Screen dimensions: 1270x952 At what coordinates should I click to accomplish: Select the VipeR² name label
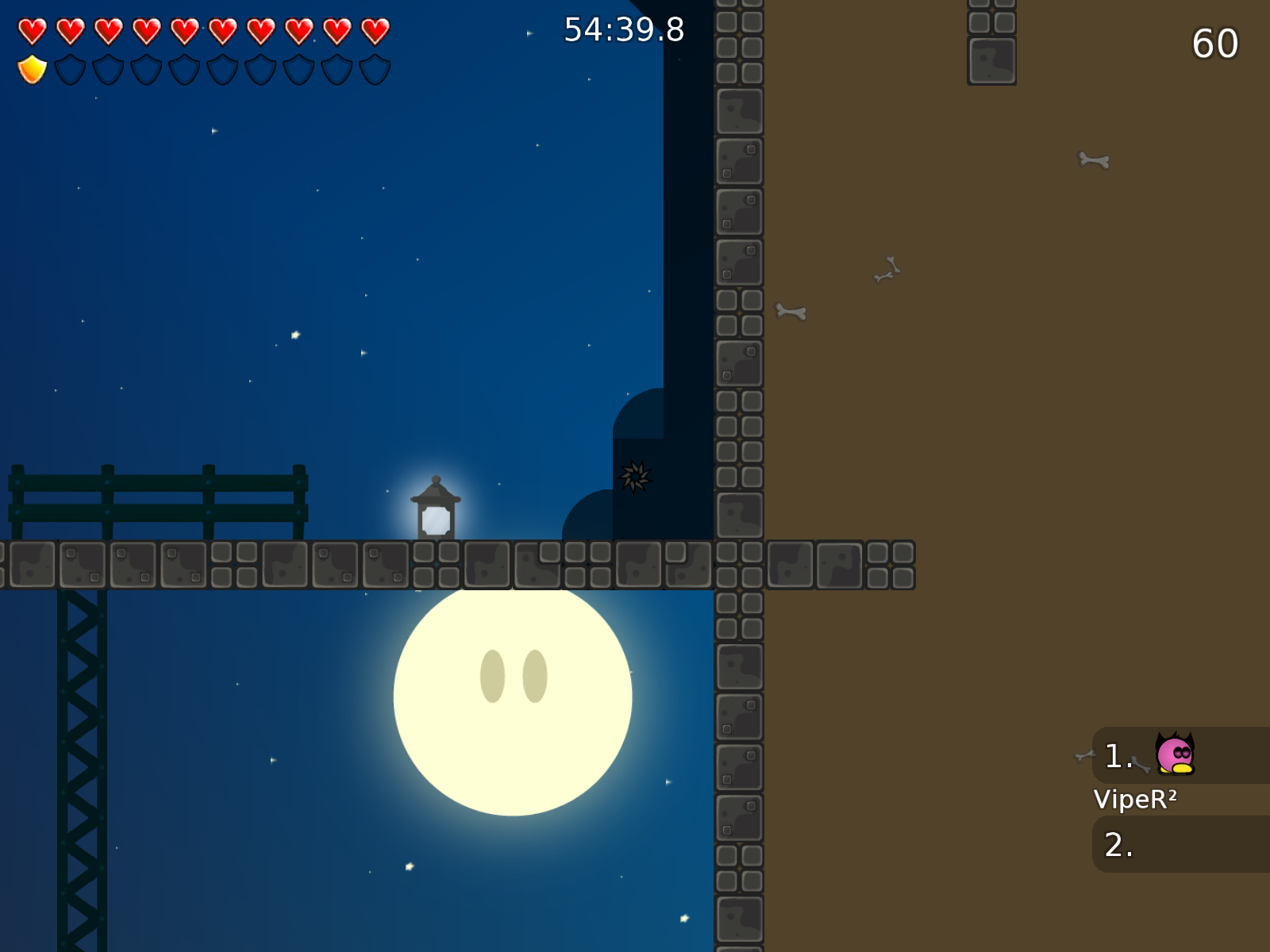pyautogui.click(x=1137, y=800)
